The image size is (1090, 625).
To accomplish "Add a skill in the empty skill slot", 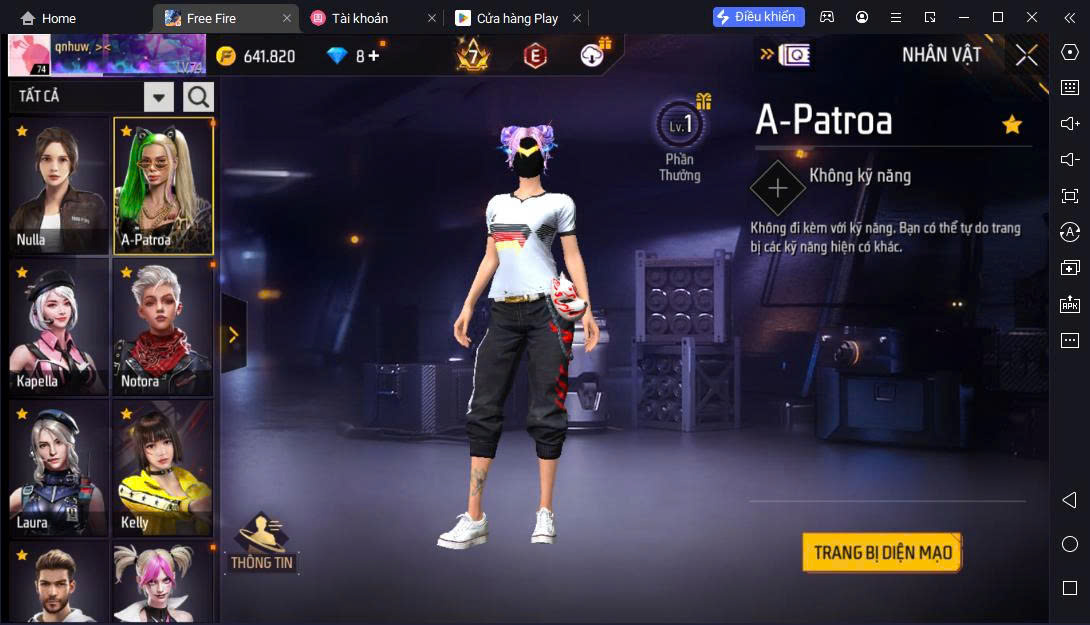I will pos(777,187).
